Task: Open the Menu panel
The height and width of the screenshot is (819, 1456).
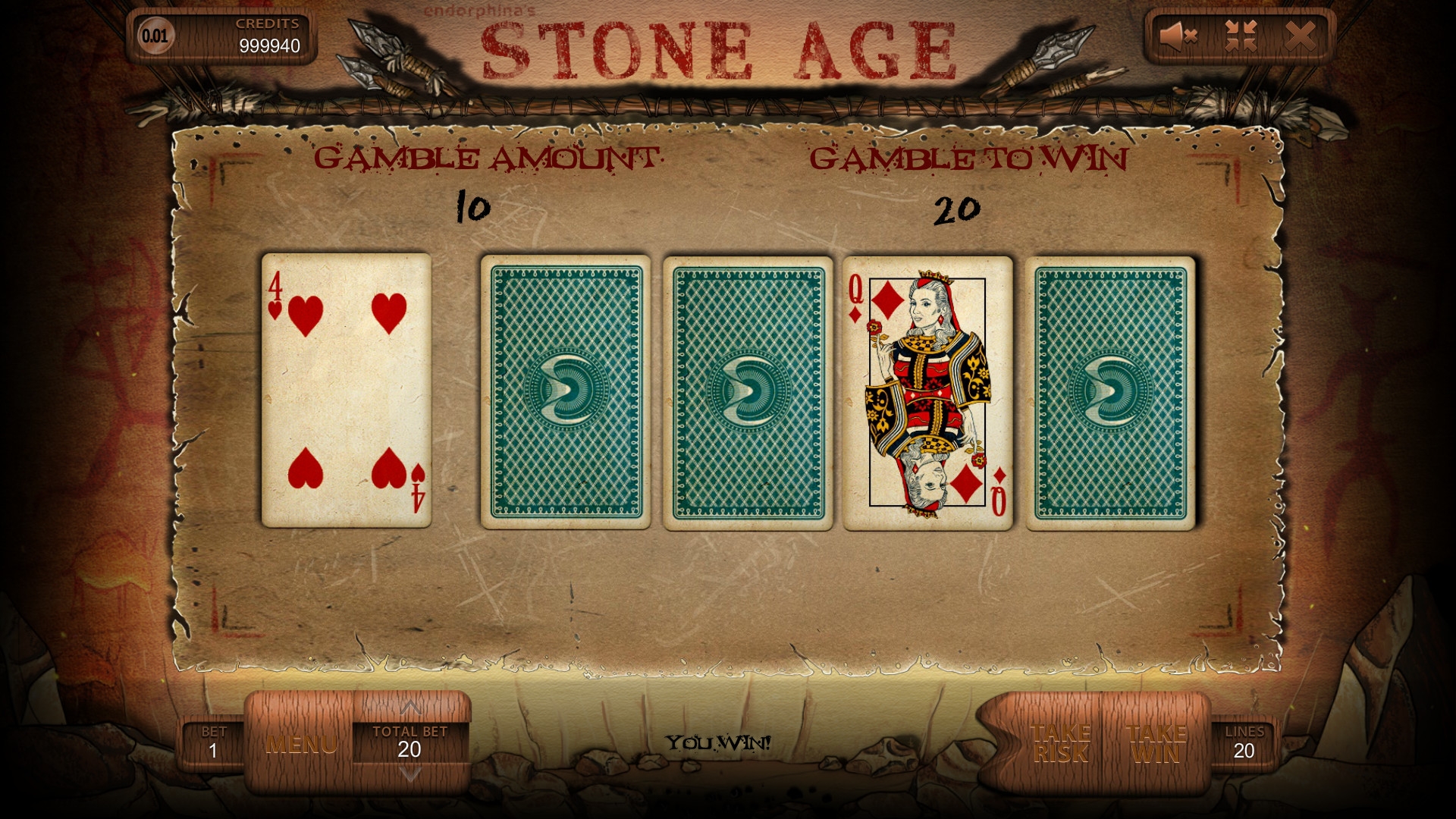Action: [x=301, y=744]
